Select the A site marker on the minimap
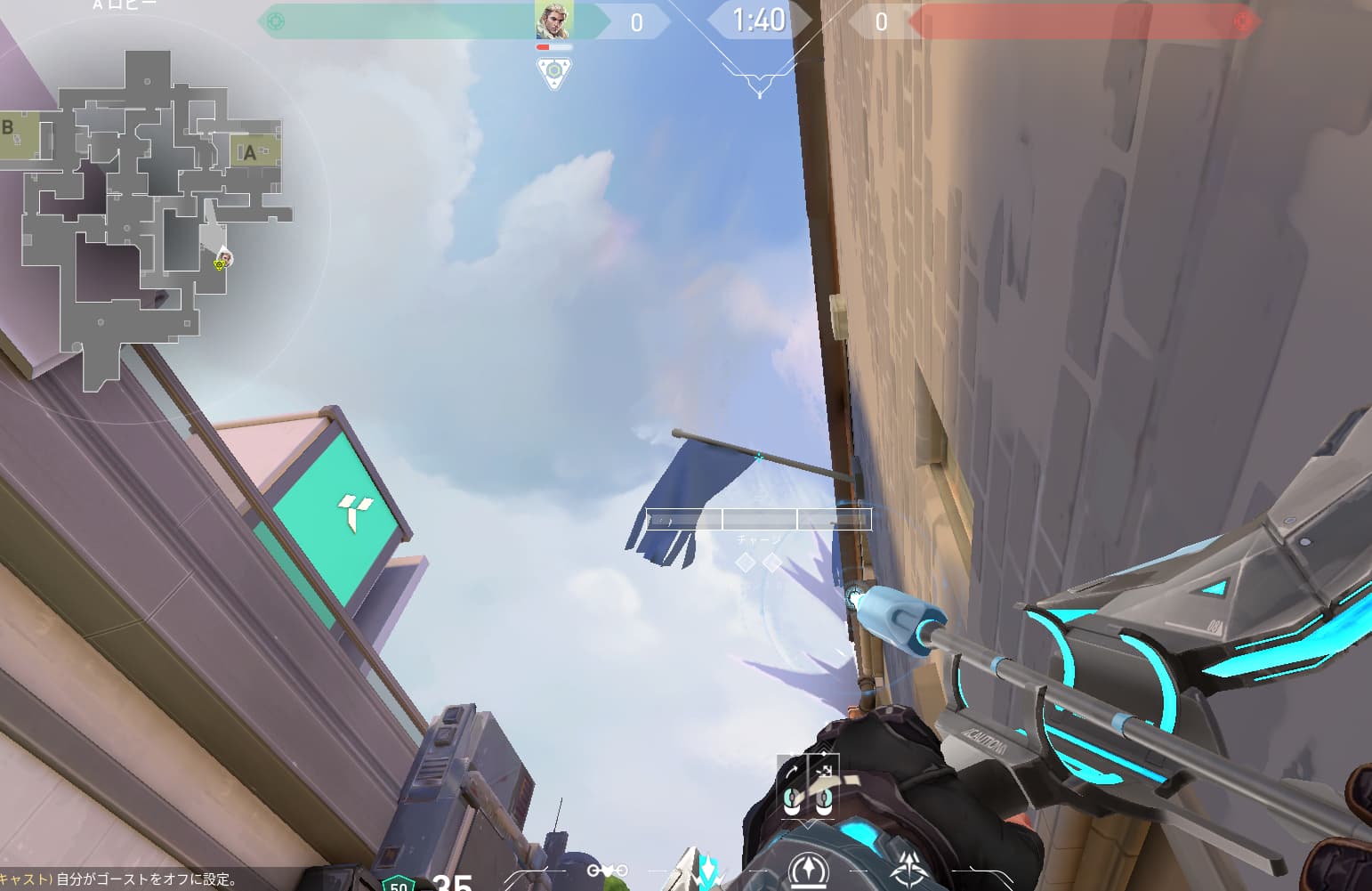 click(x=250, y=153)
